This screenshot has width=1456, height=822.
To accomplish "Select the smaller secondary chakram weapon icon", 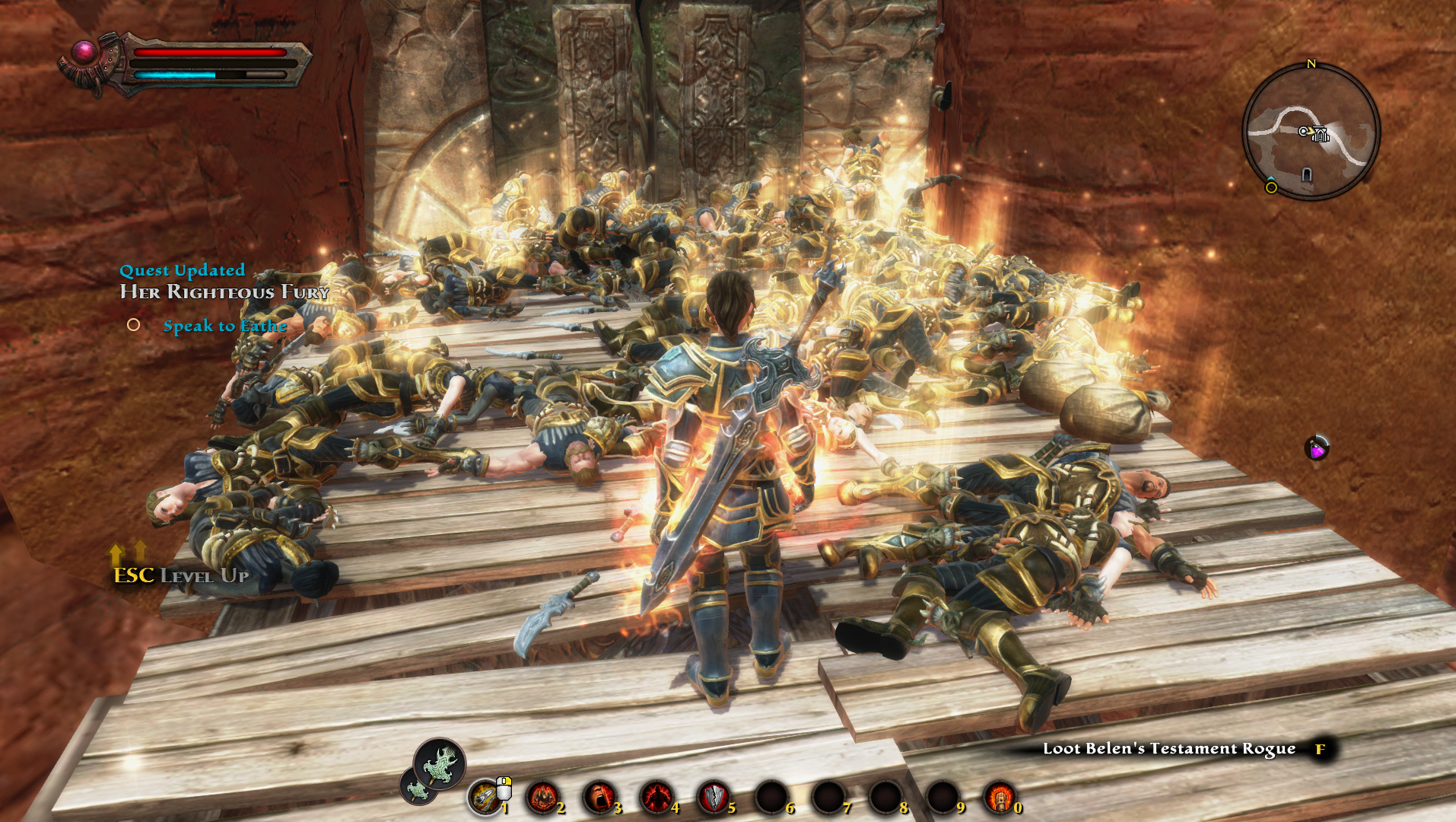I will coord(418,789).
